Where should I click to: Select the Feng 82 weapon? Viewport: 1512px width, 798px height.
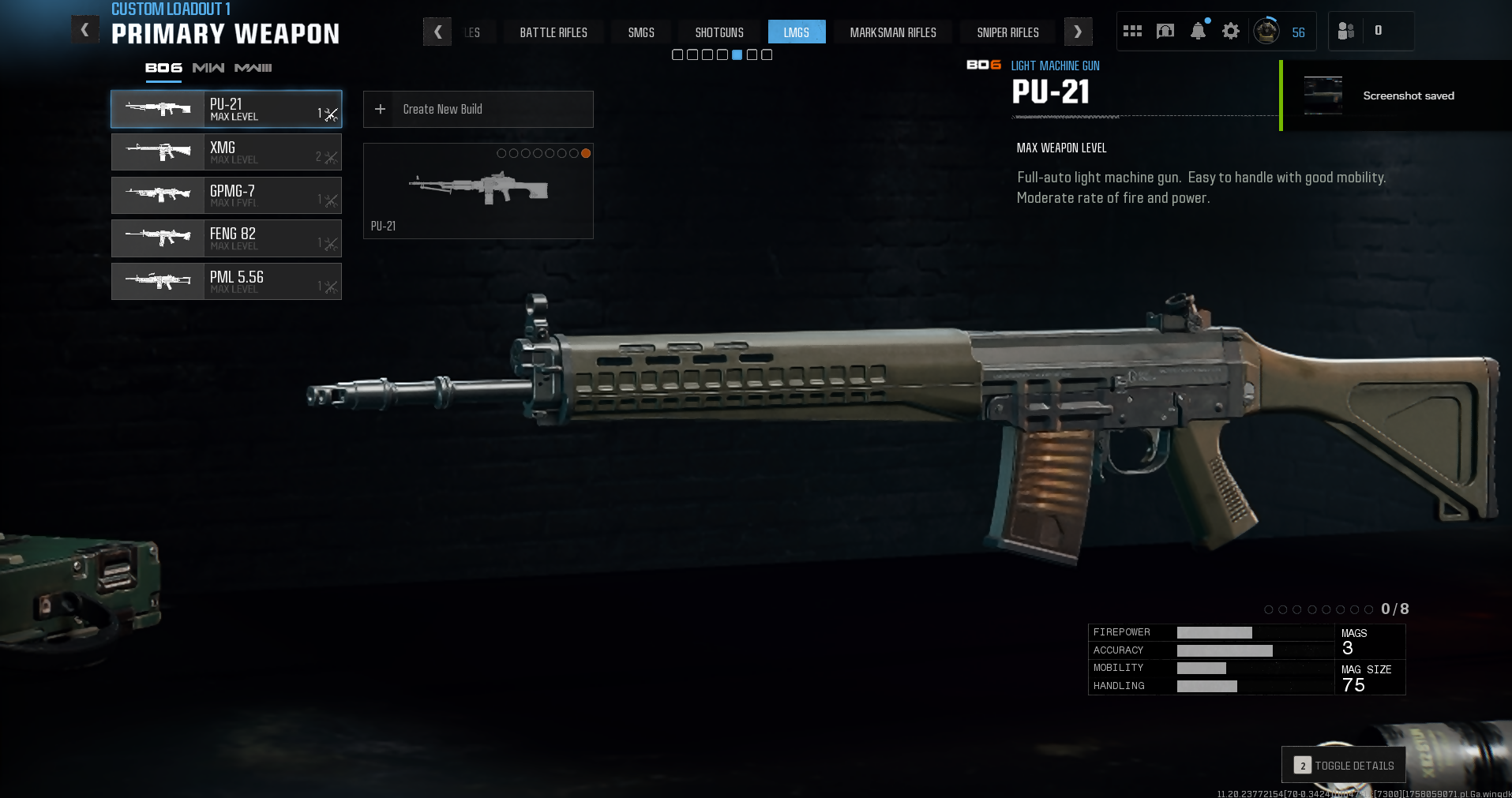226,238
